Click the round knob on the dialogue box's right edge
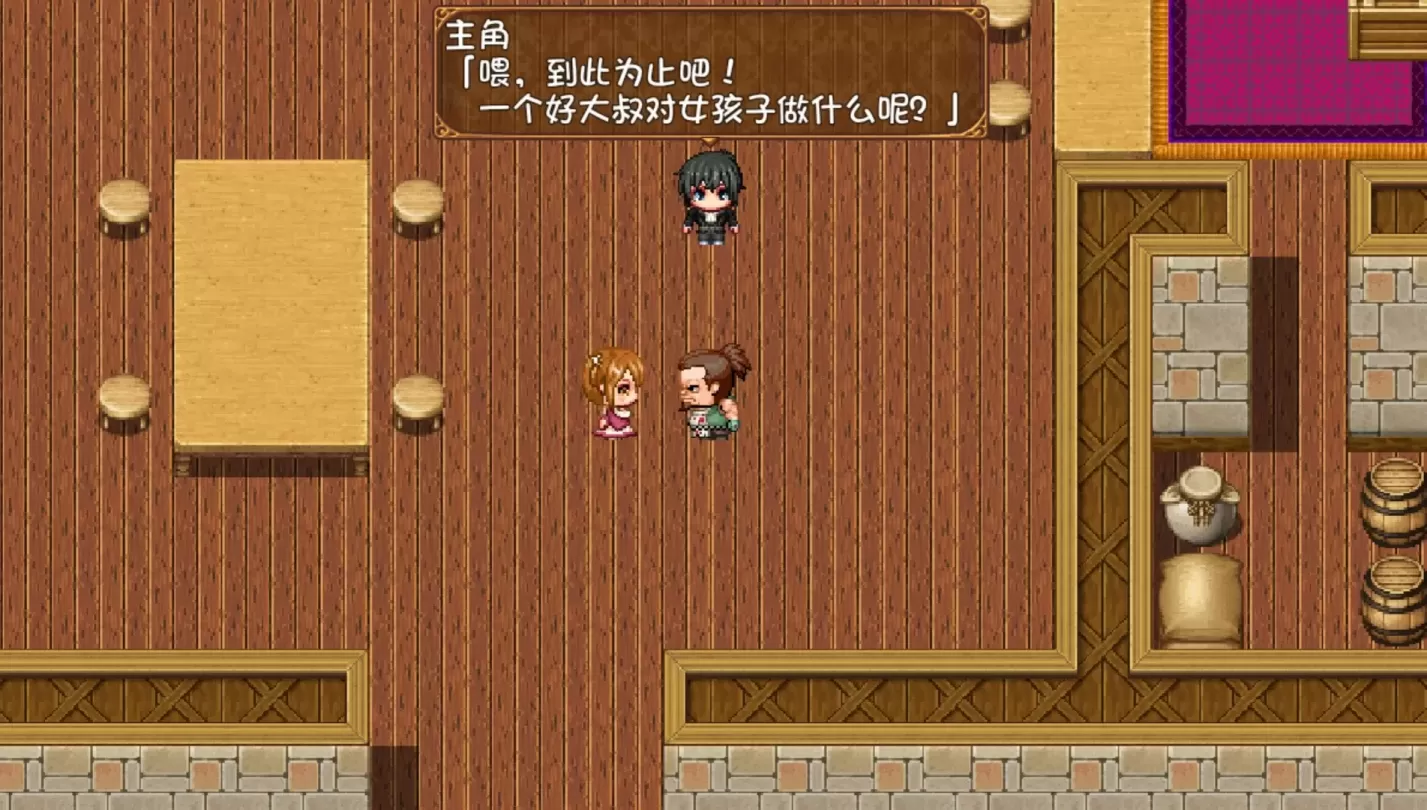The height and width of the screenshot is (810, 1427). 1008,68
